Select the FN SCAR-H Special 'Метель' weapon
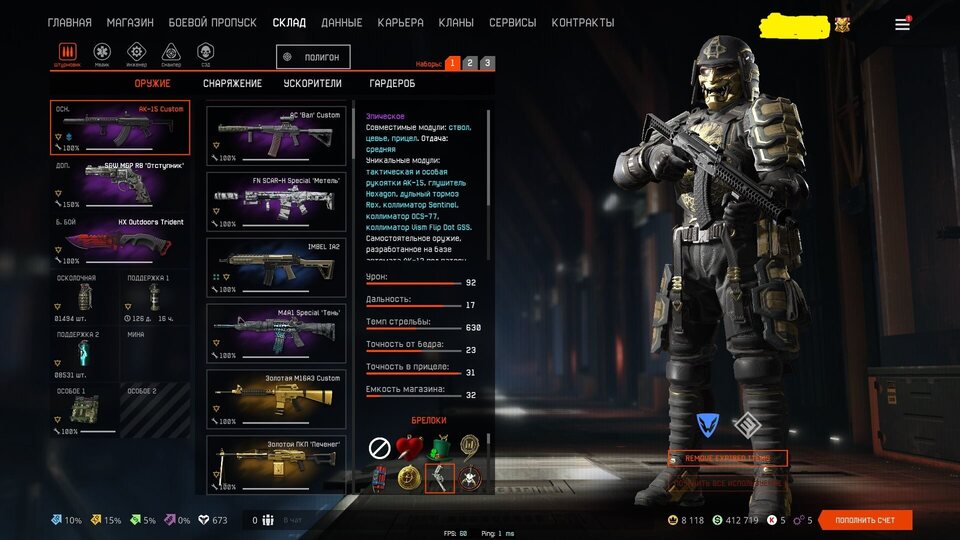The width and height of the screenshot is (960, 540). (276, 200)
